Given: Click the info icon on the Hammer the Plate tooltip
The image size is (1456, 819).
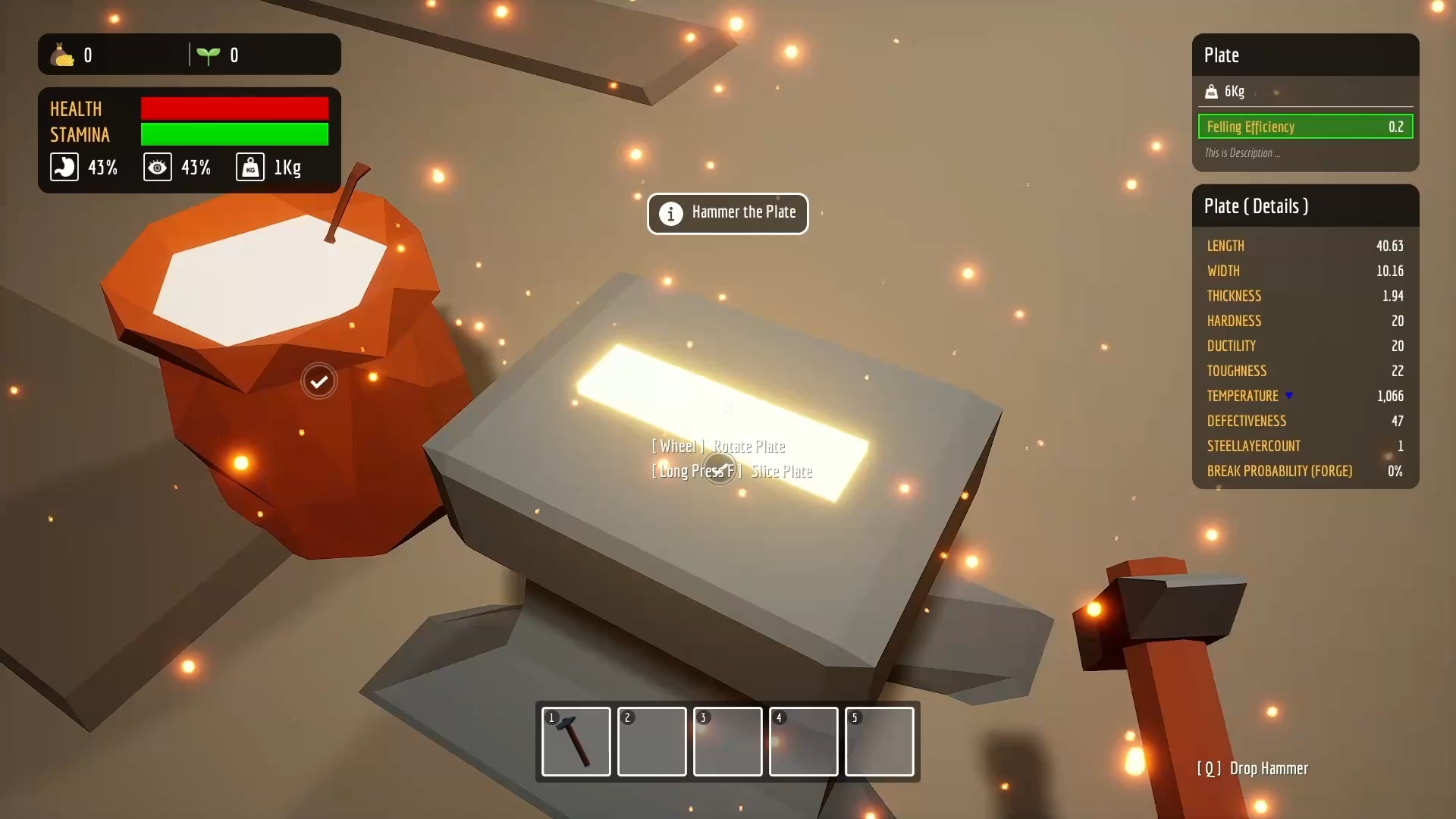Looking at the screenshot, I should (x=672, y=214).
